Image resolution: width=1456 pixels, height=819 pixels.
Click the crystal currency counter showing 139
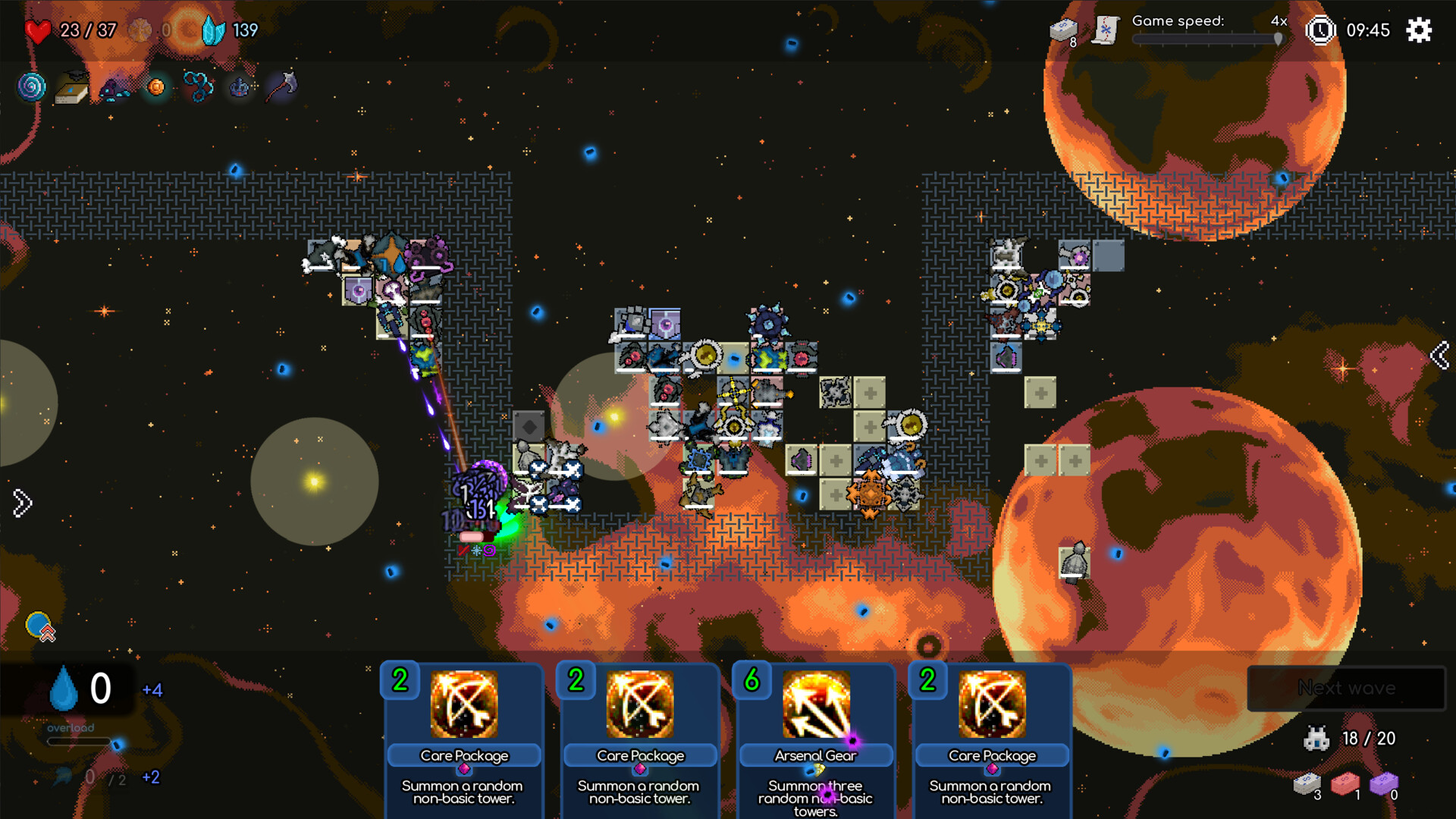[227, 30]
